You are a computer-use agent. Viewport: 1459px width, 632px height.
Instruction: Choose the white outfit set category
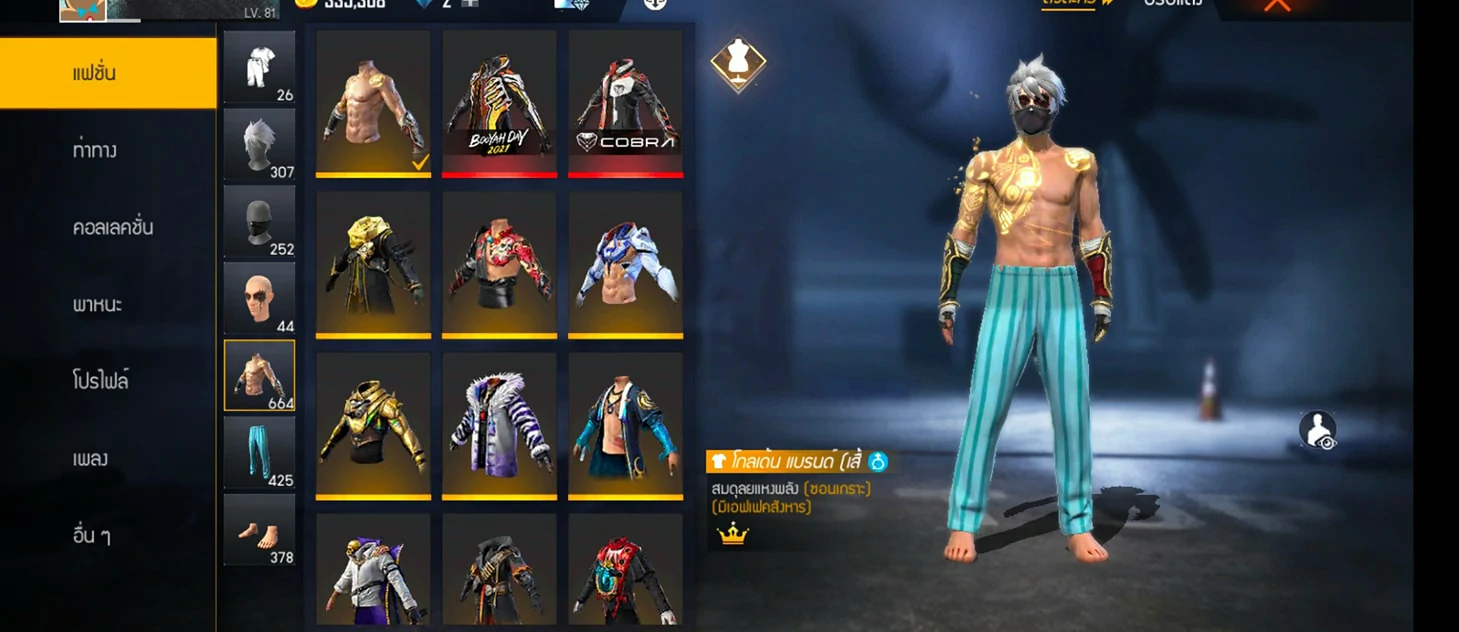(x=259, y=66)
